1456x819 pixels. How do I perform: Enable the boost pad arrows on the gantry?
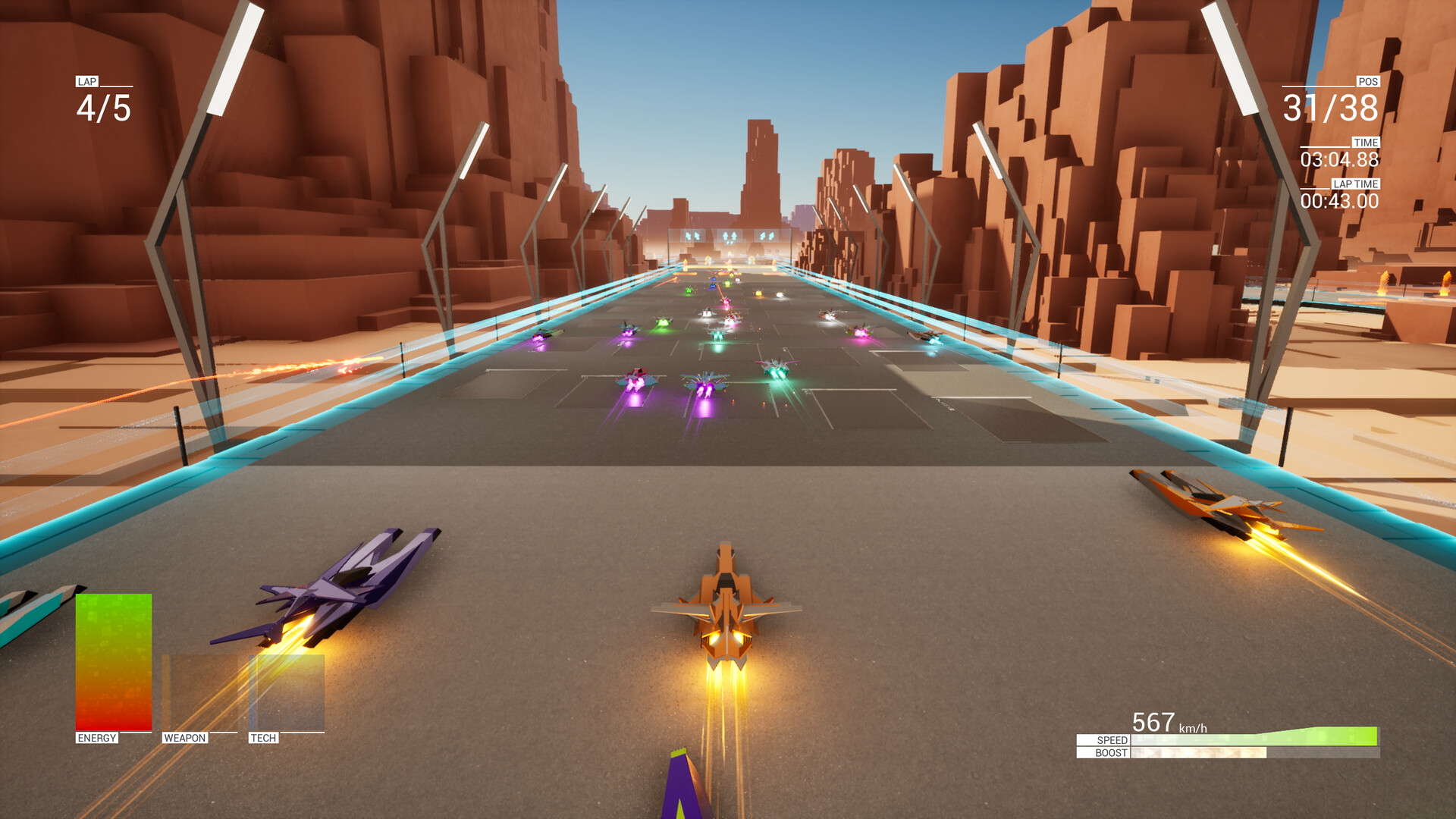click(730, 236)
